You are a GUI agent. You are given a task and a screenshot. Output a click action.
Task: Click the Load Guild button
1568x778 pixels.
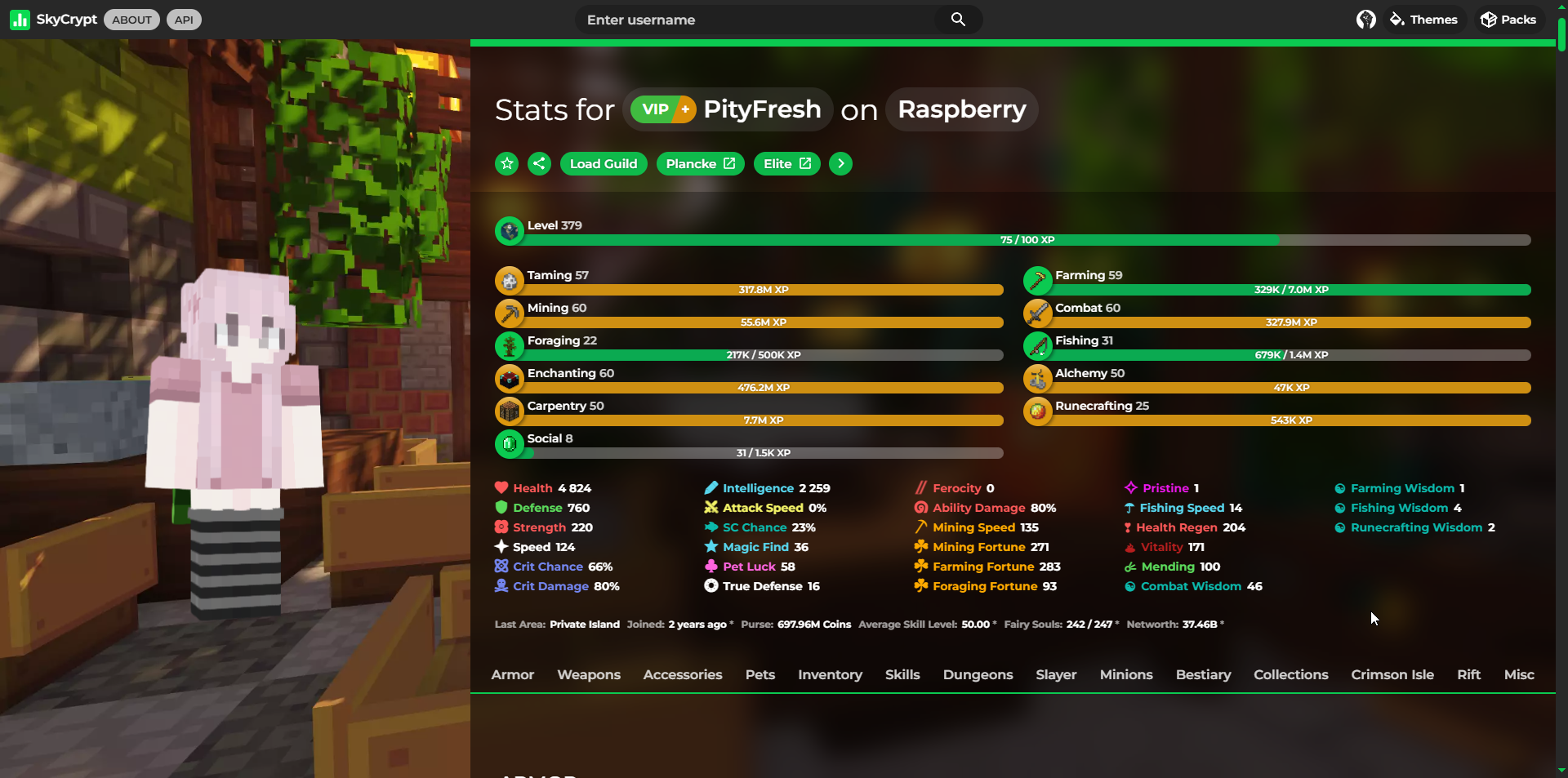[x=604, y=163]
